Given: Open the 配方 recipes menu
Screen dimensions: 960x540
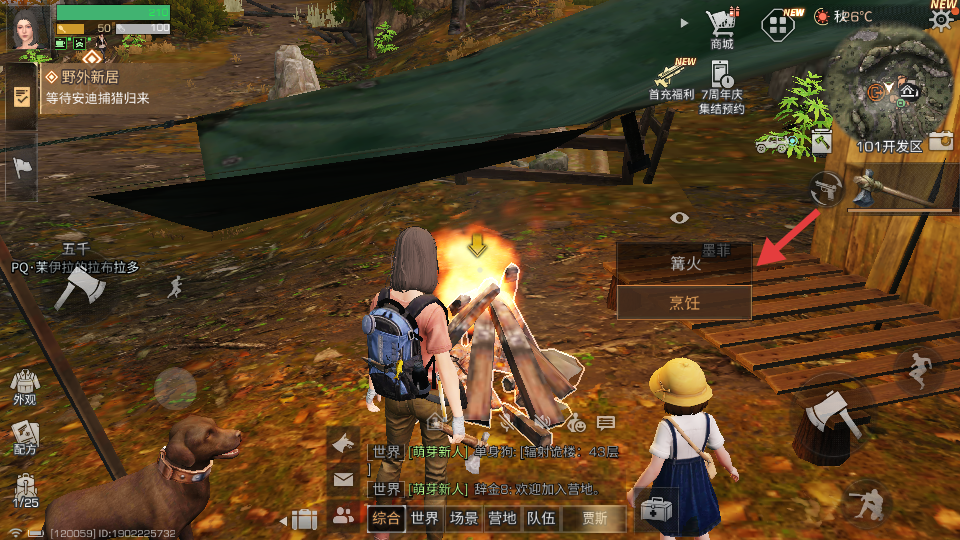Looking at the screenshot, I should [24, 437].
